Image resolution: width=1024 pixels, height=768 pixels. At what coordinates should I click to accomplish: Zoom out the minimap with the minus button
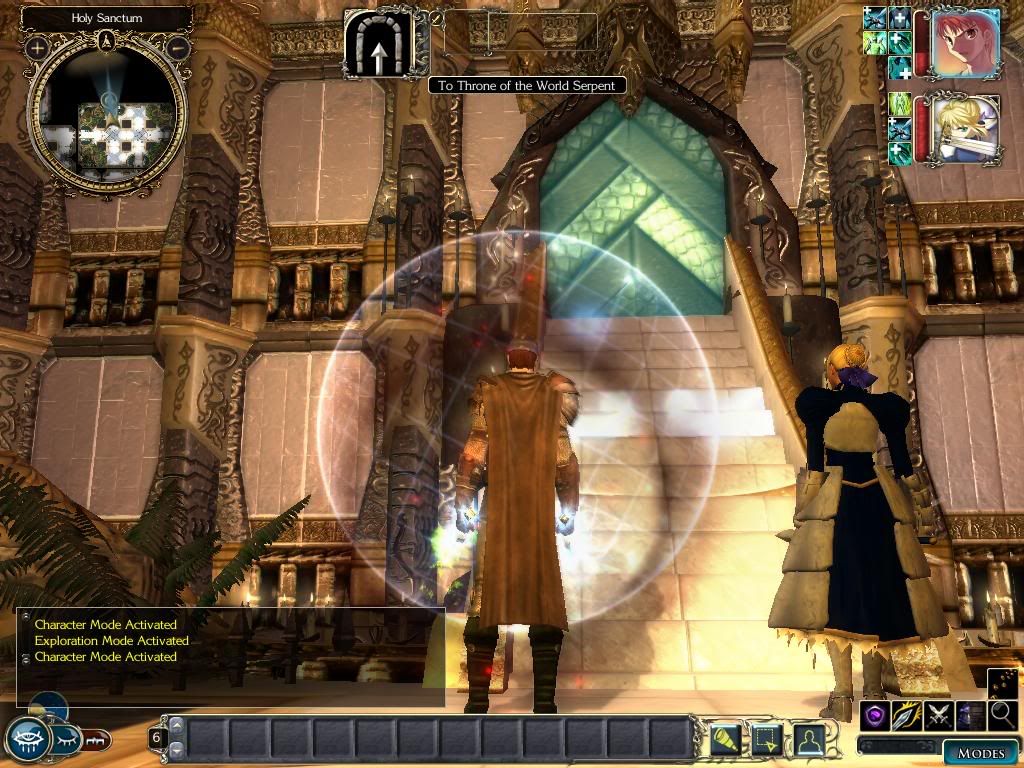click(x=178, y=47)
